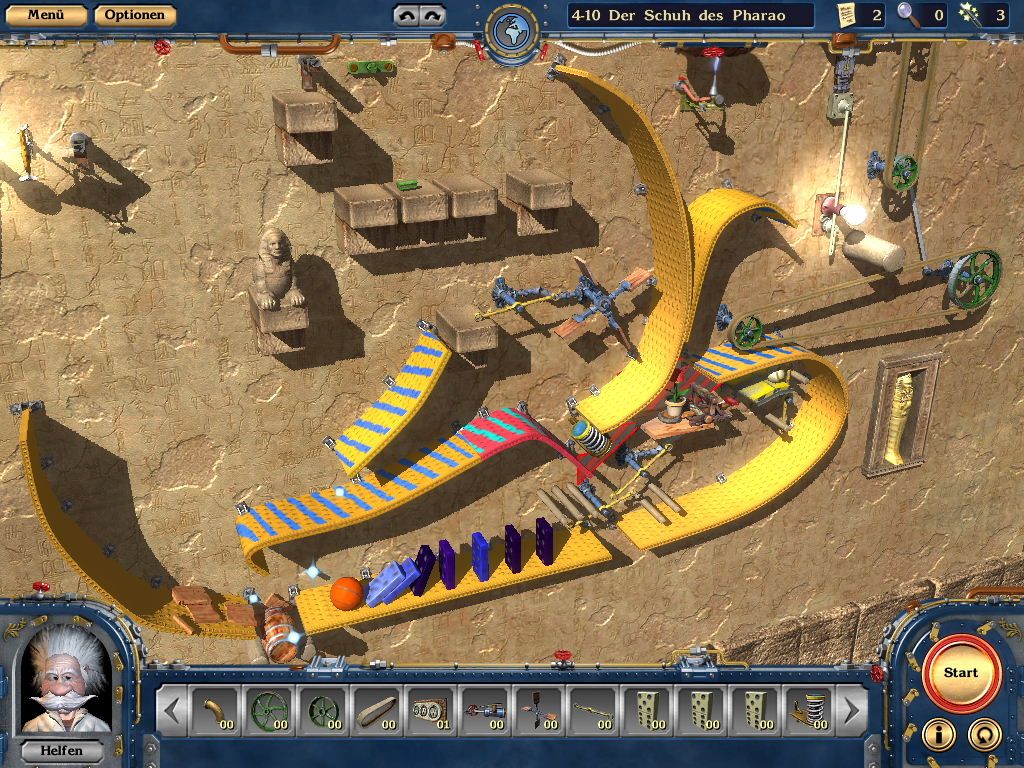Pick the large green wheel slot
This screenshot has width=1024, height=768.
coord(268,711)
